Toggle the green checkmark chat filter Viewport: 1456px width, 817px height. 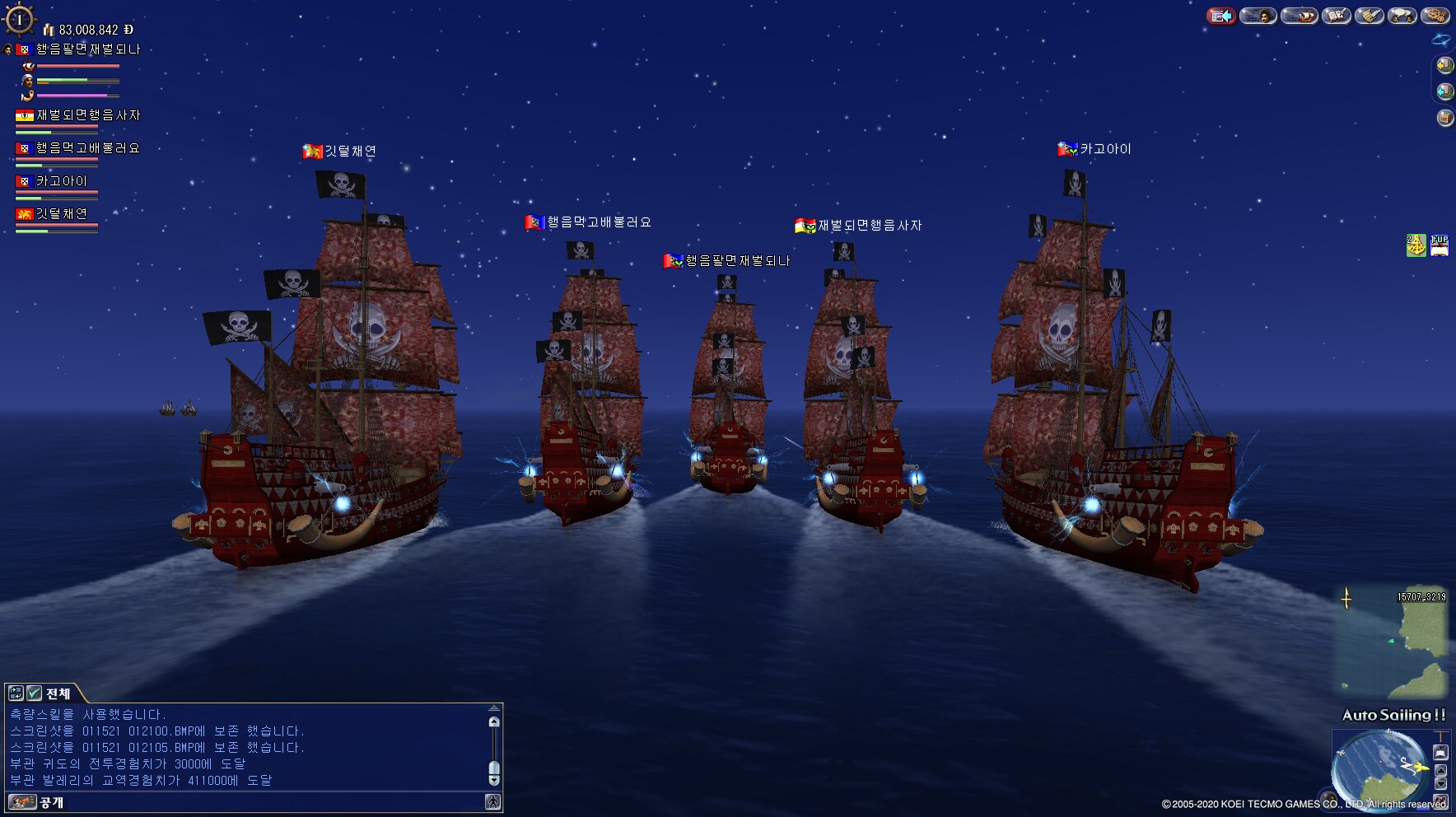click(x=34, y=693)
